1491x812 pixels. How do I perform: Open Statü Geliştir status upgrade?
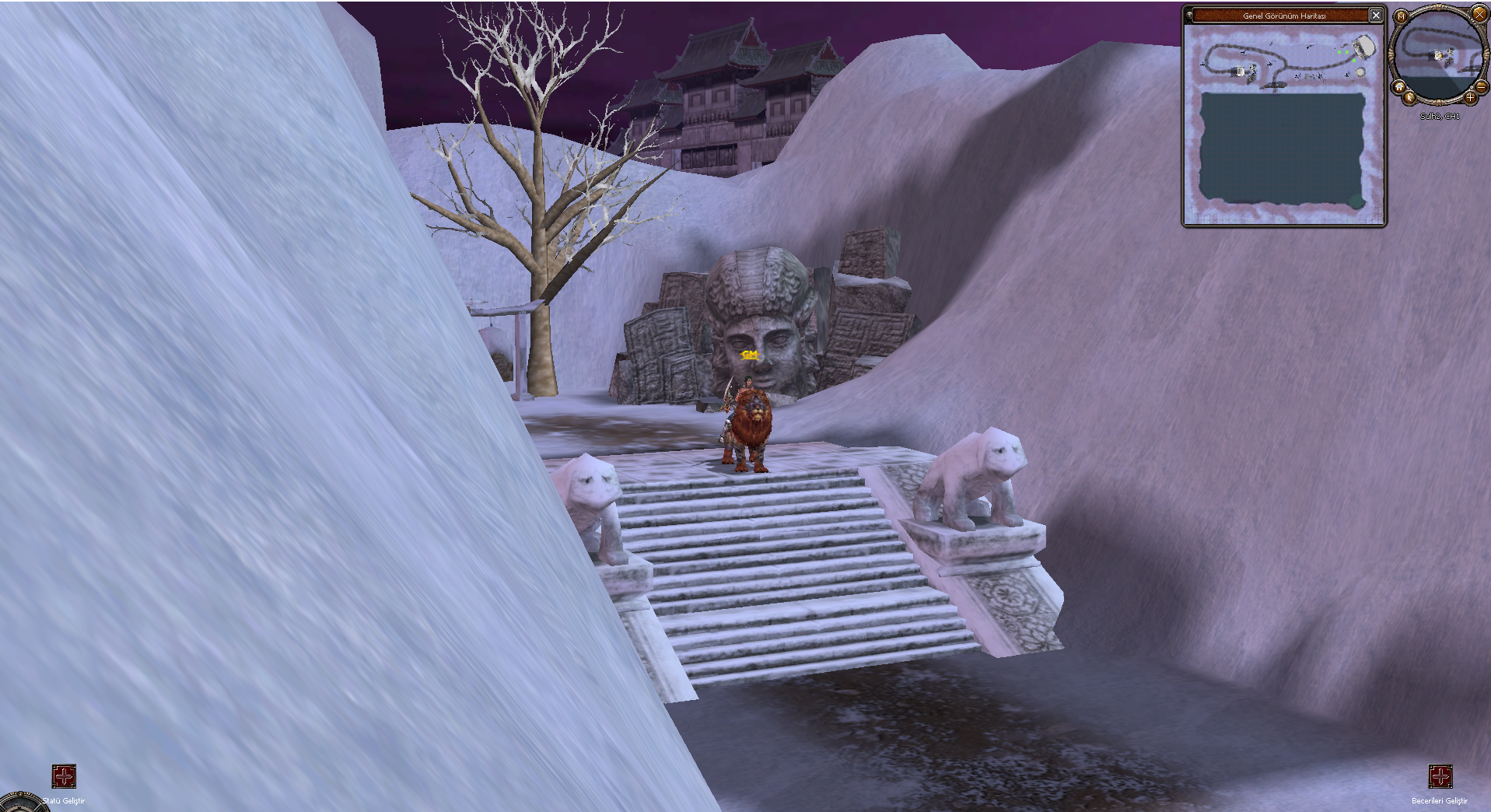click(64, 776)
